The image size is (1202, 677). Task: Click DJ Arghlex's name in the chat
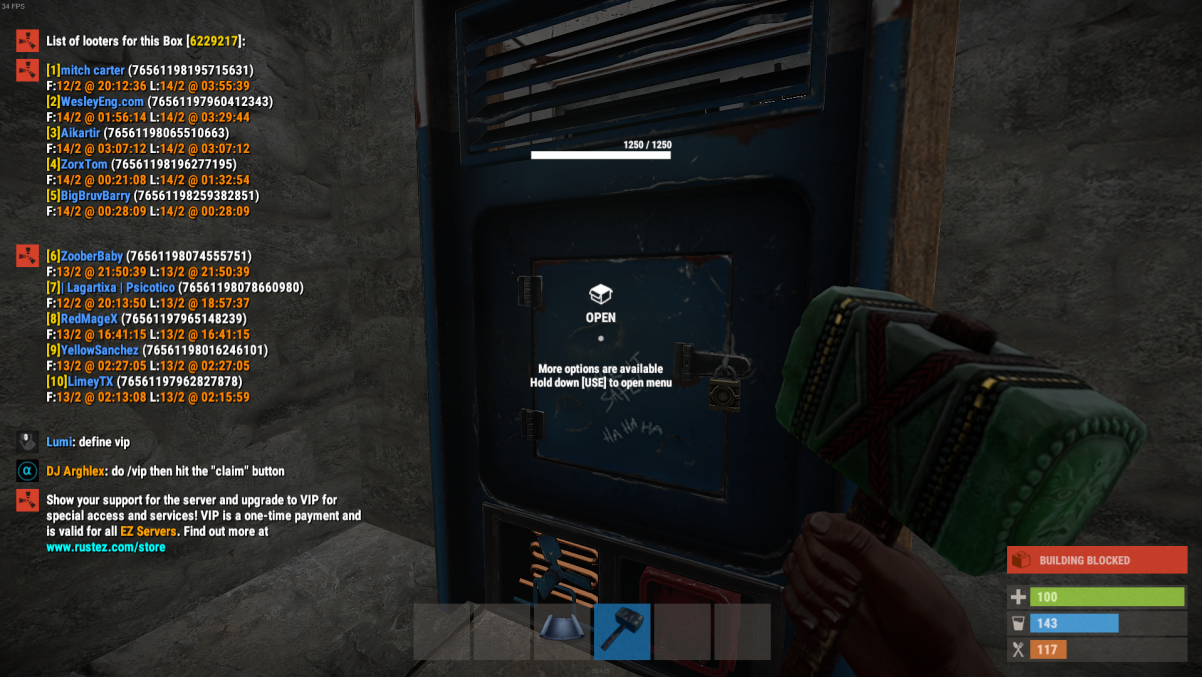75,471
